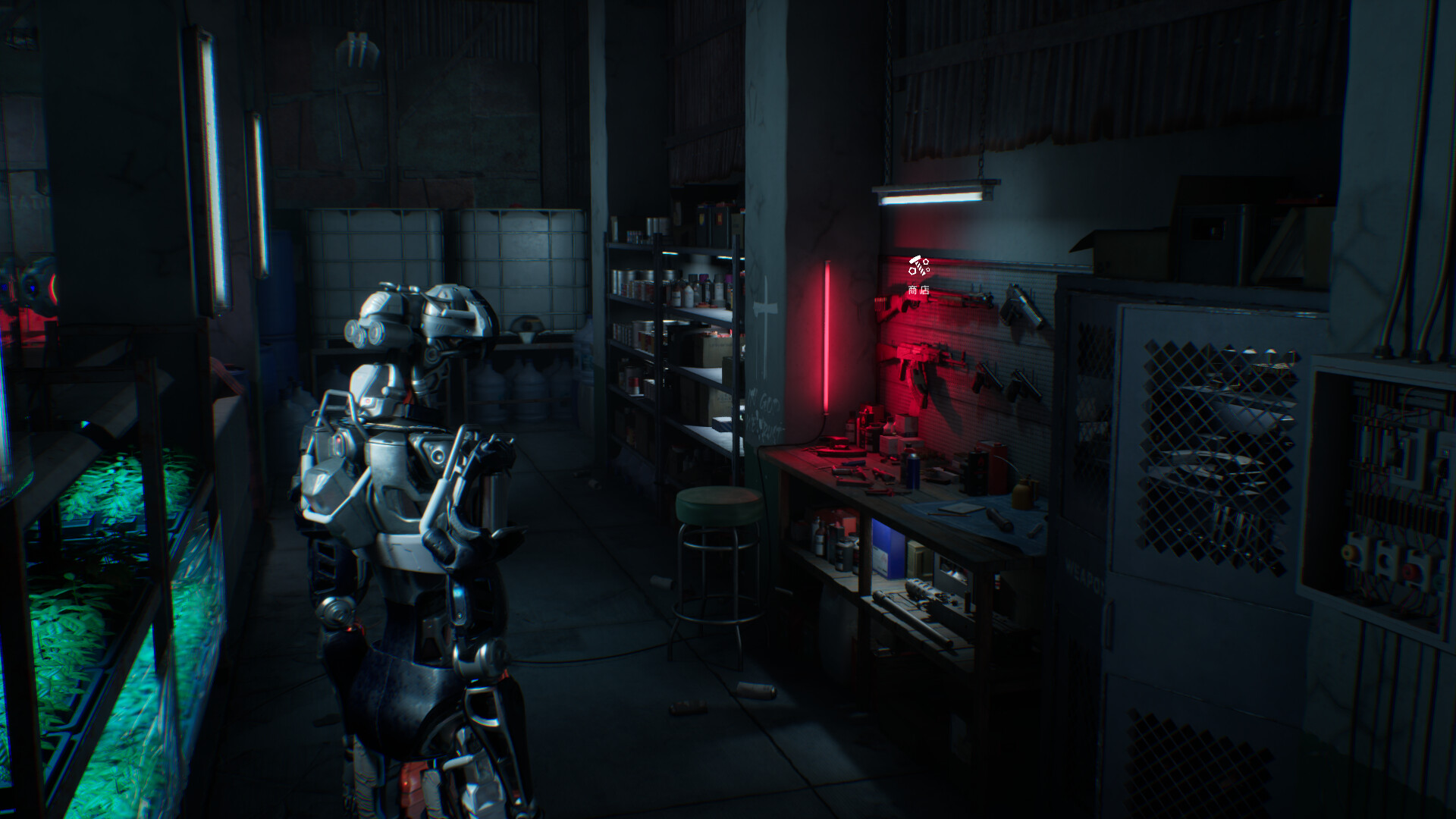The image size is (1456, 819).
Task: Click the pistol hanging top-right of the pegboard
Action: (1020, 307)
